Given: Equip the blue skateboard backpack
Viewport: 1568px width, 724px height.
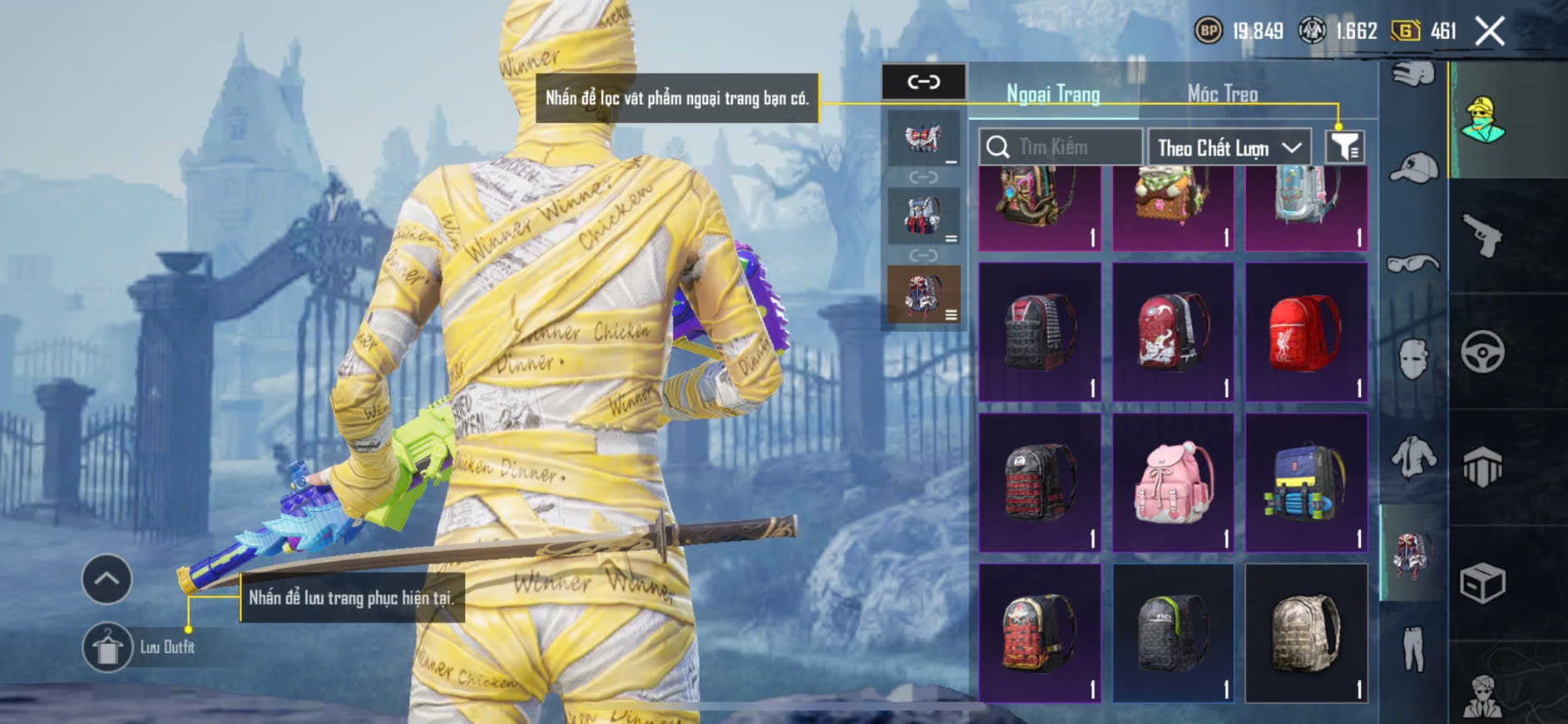Looking at the screenshot, I should (1306, 483).
